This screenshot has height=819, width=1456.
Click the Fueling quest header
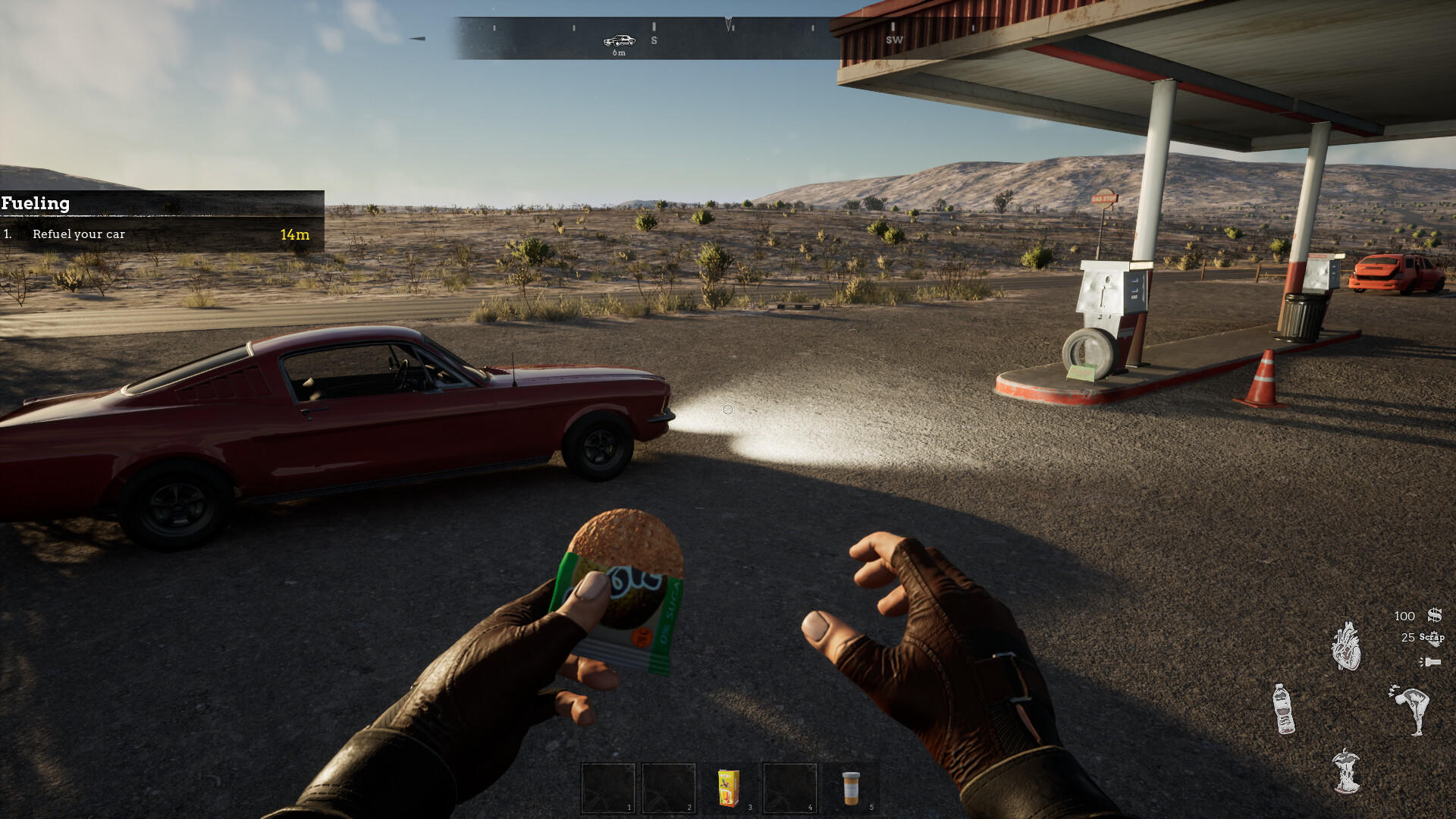pyautogui.click(x=36, y=203)
